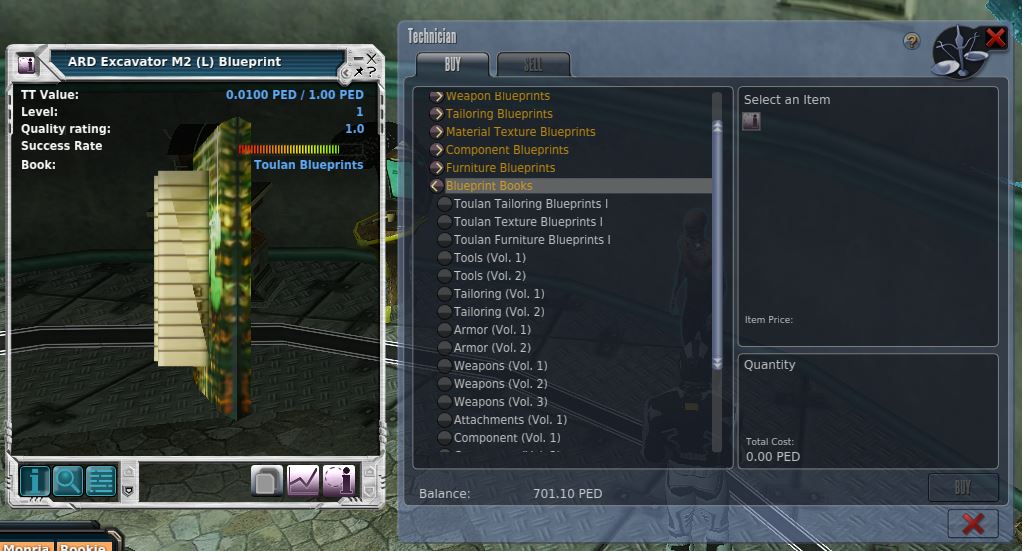1022x551 pixels.
Task: Open the list details tab in item info
Action: click(x=101, y=481)
